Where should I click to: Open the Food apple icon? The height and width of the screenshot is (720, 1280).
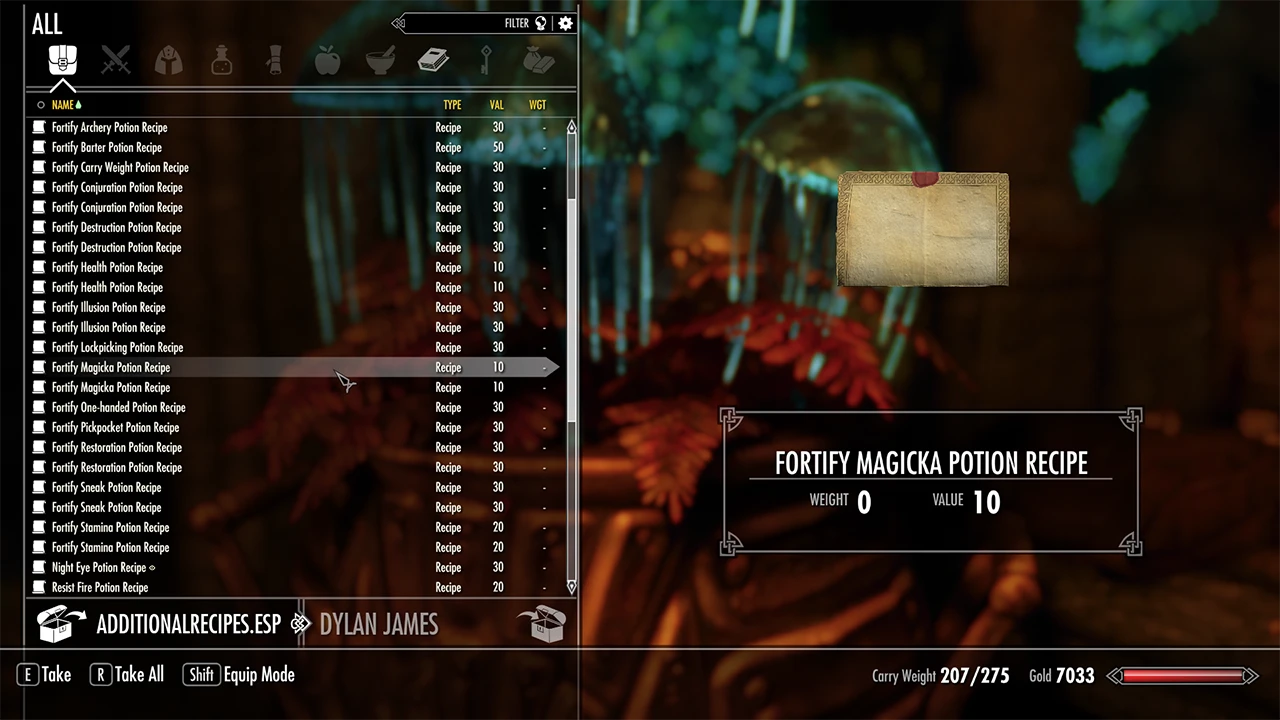click(x=327, y=60)
